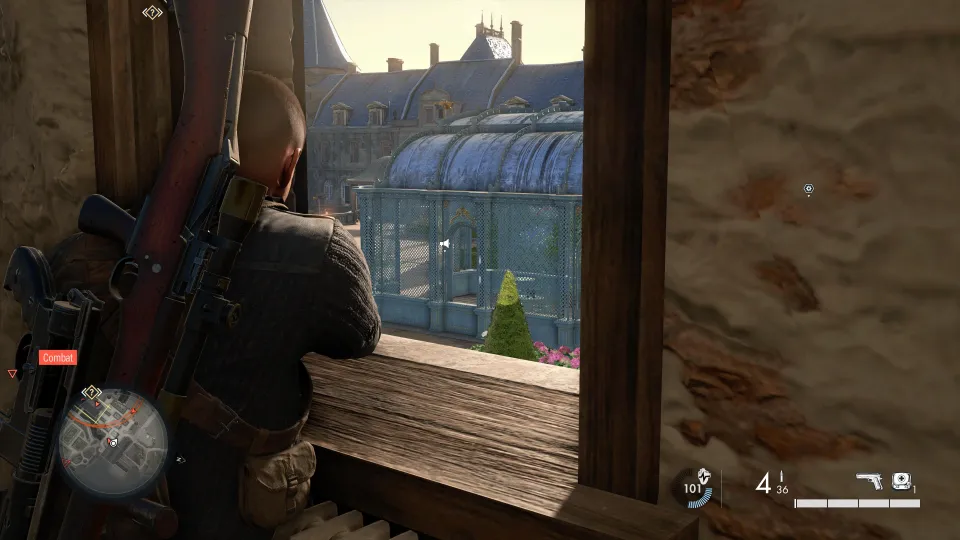Click the objective marker at top-left corner
The width and height of the screenshot is (960, 540).
(151, 13)
